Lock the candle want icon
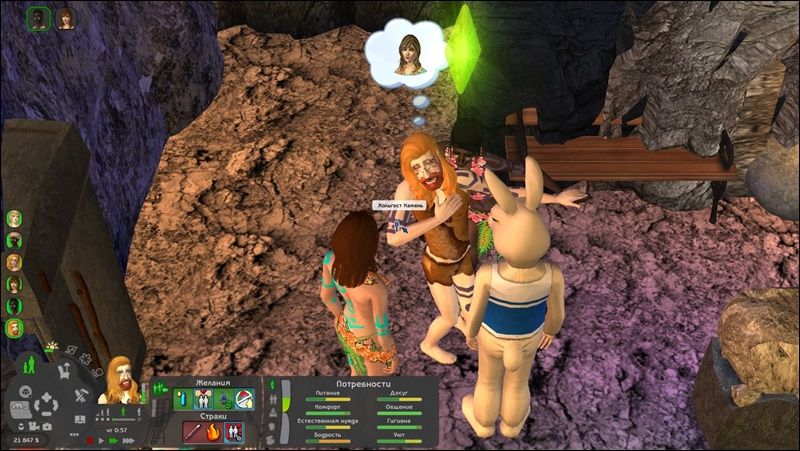800x451 pixels. coord(181,399)
